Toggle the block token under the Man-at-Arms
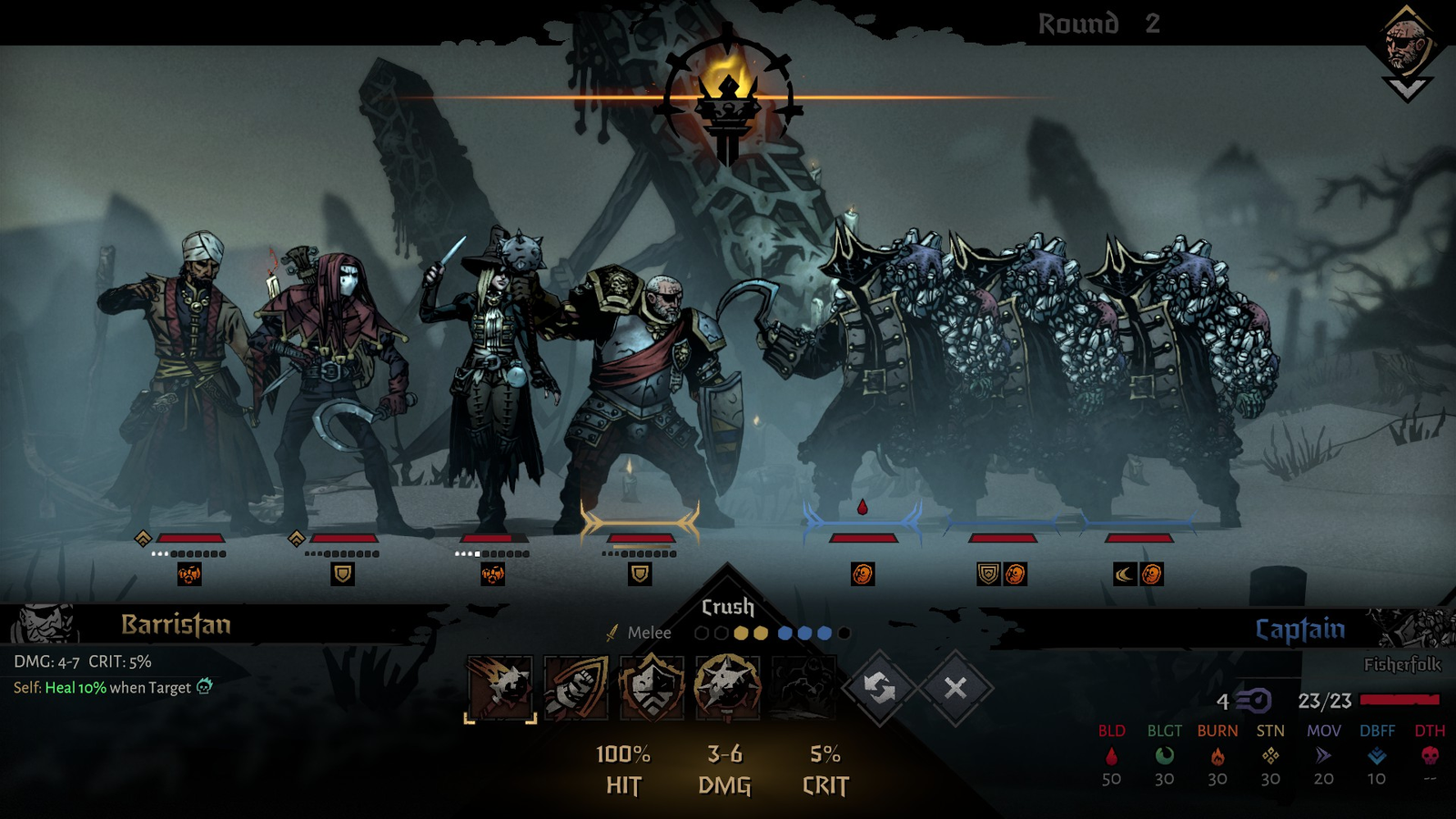This screenshot has width=1456, height=819. [638, 575]
